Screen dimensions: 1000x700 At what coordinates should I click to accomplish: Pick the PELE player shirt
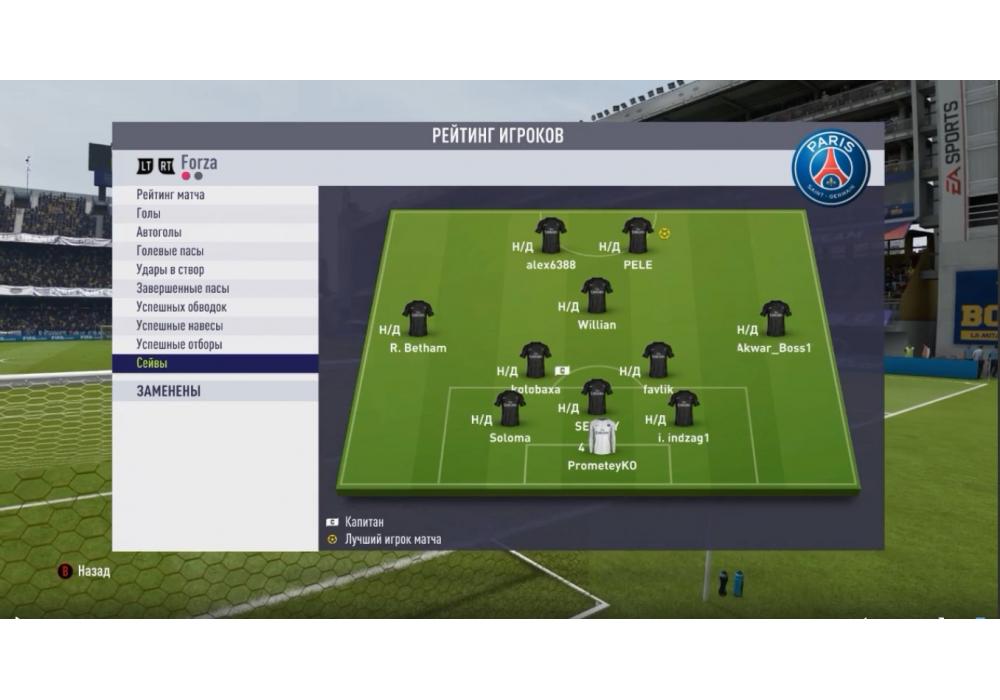pos(638,237)
